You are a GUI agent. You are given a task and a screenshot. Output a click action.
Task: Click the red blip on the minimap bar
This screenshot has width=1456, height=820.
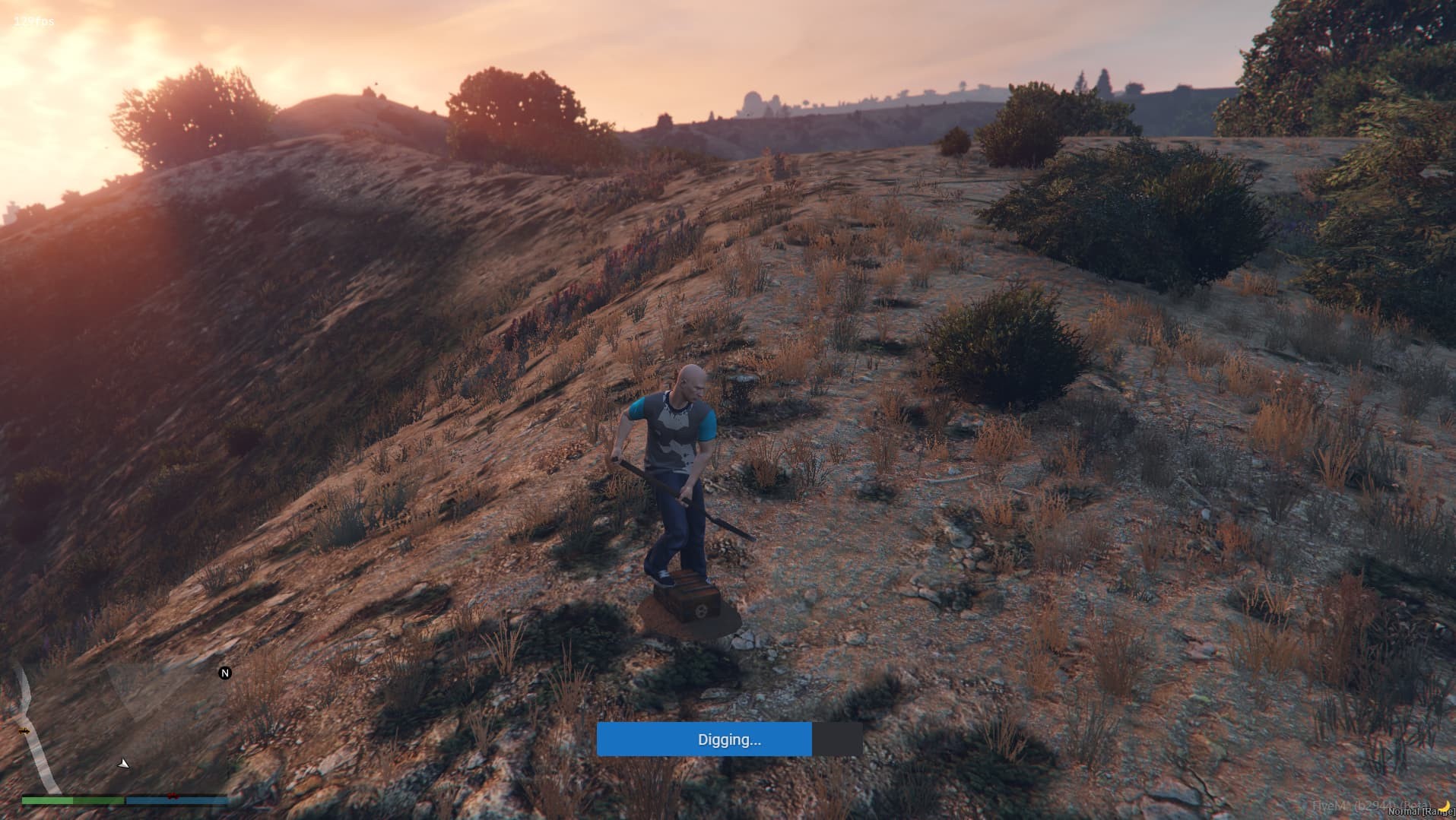[x=173, y=797]
